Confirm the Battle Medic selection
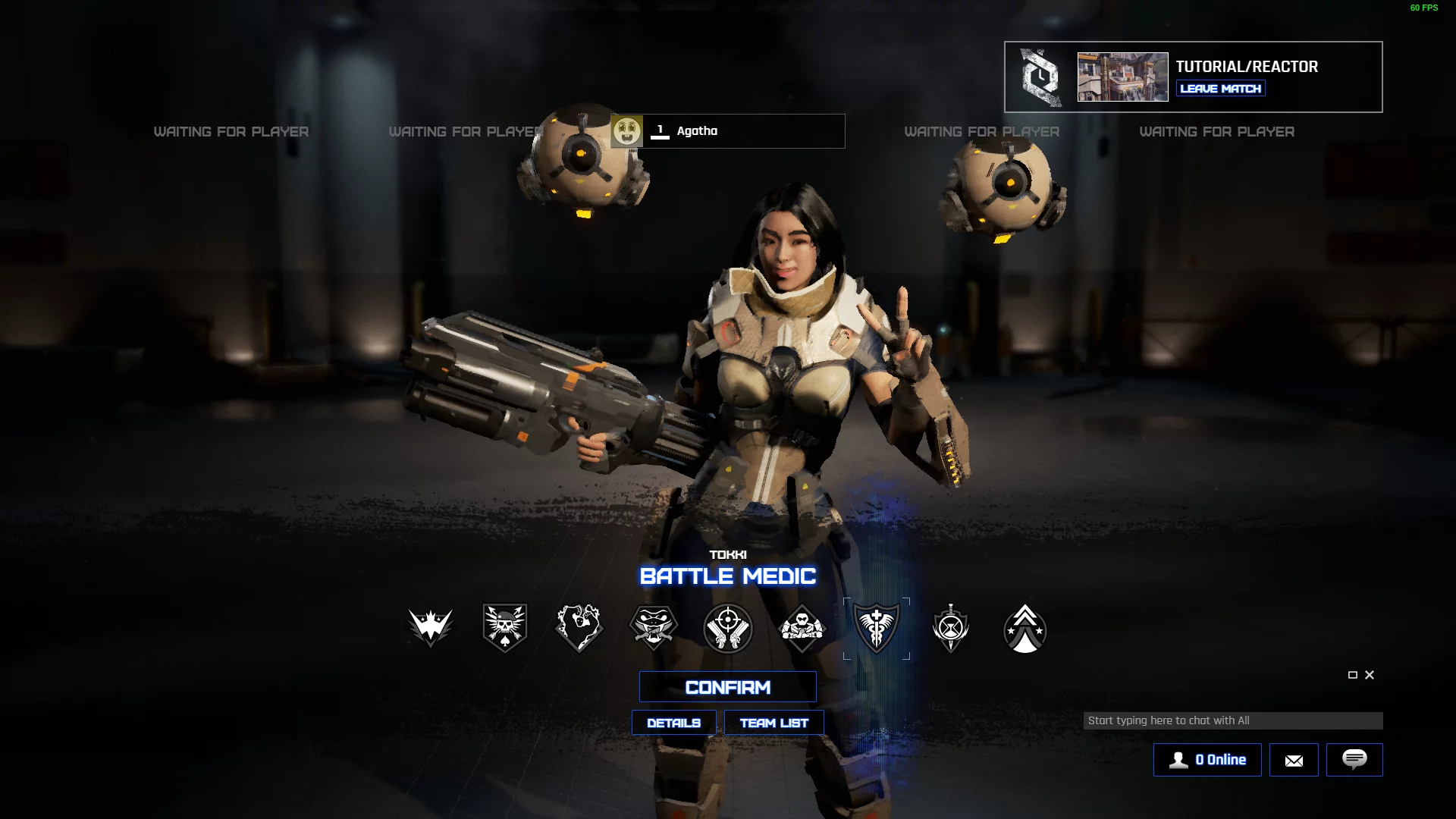 tap(727, 687)
